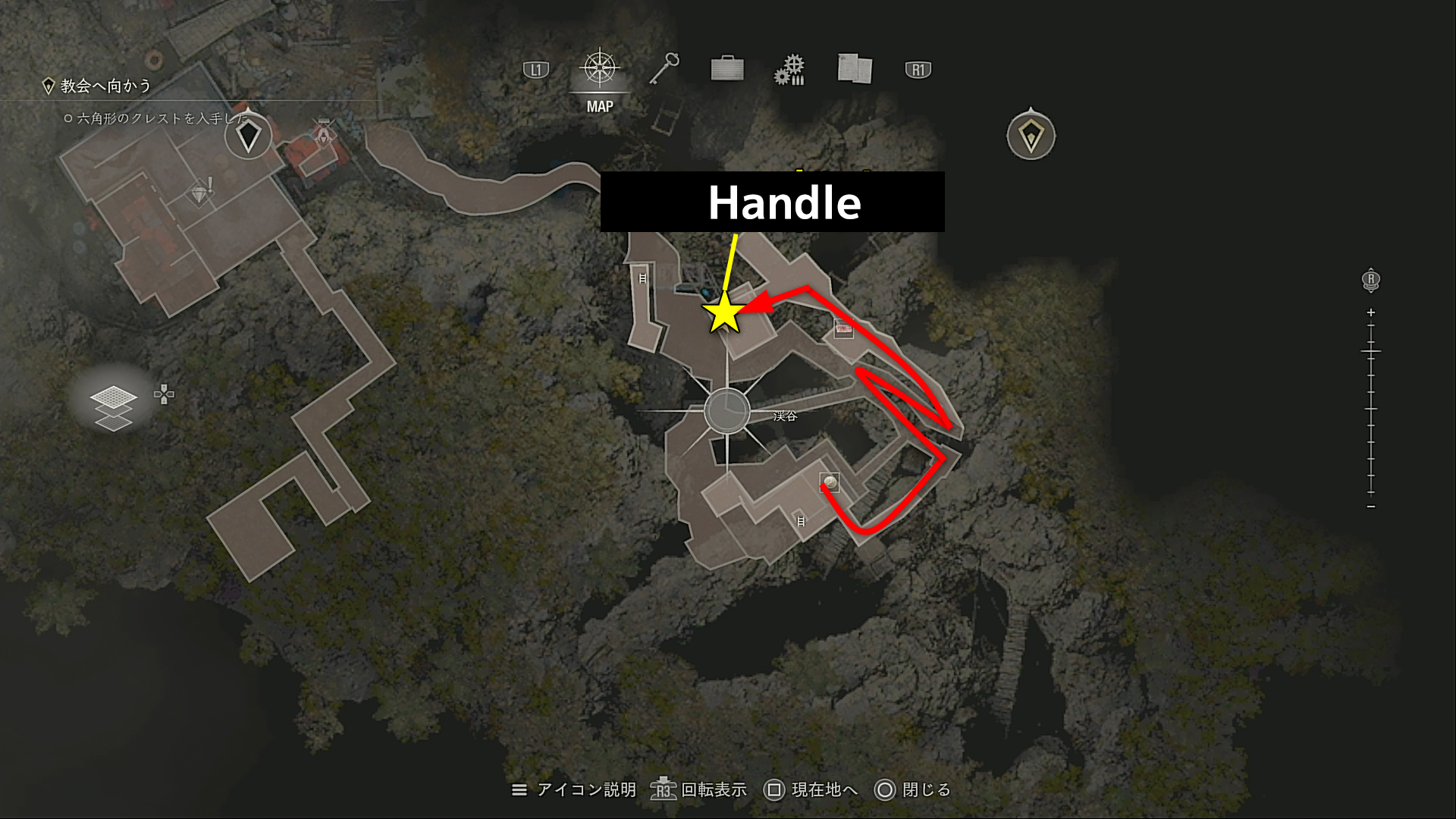Image resolution: width=1456 pixels, height=819 pixels.
Task: Click the gold objective direction badge
Action: click(1031, 136)
